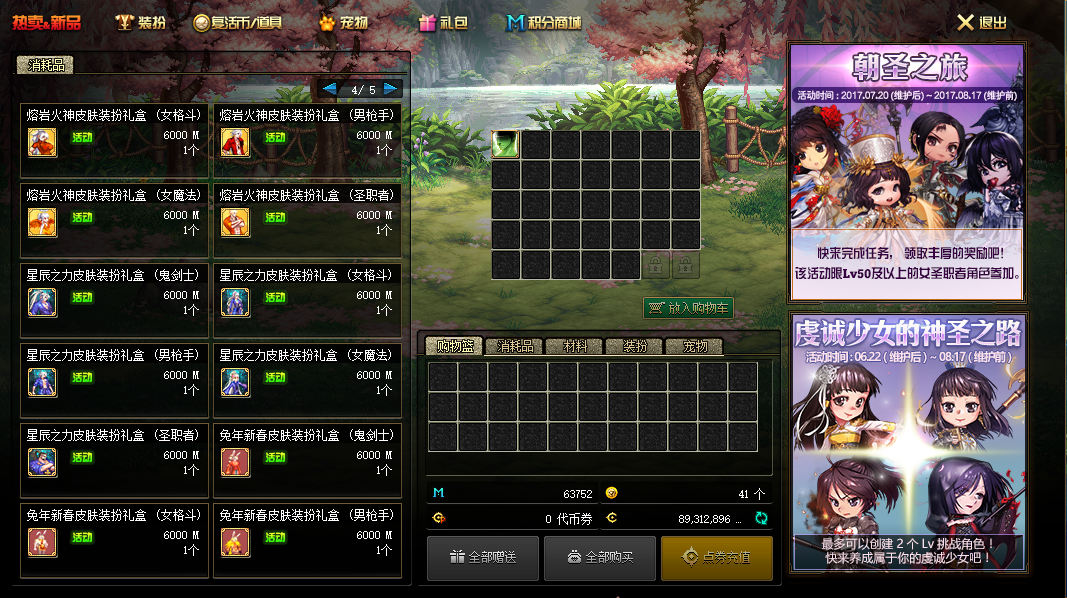Switch to the 装扮 top menu
Image resolution: width=1067 pixels, height=598 pixels.
point(140,22)
